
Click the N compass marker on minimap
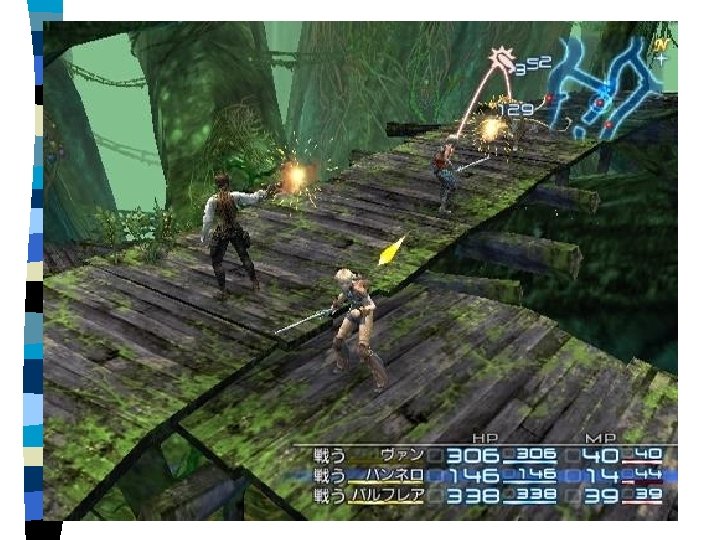coord(660,46)
